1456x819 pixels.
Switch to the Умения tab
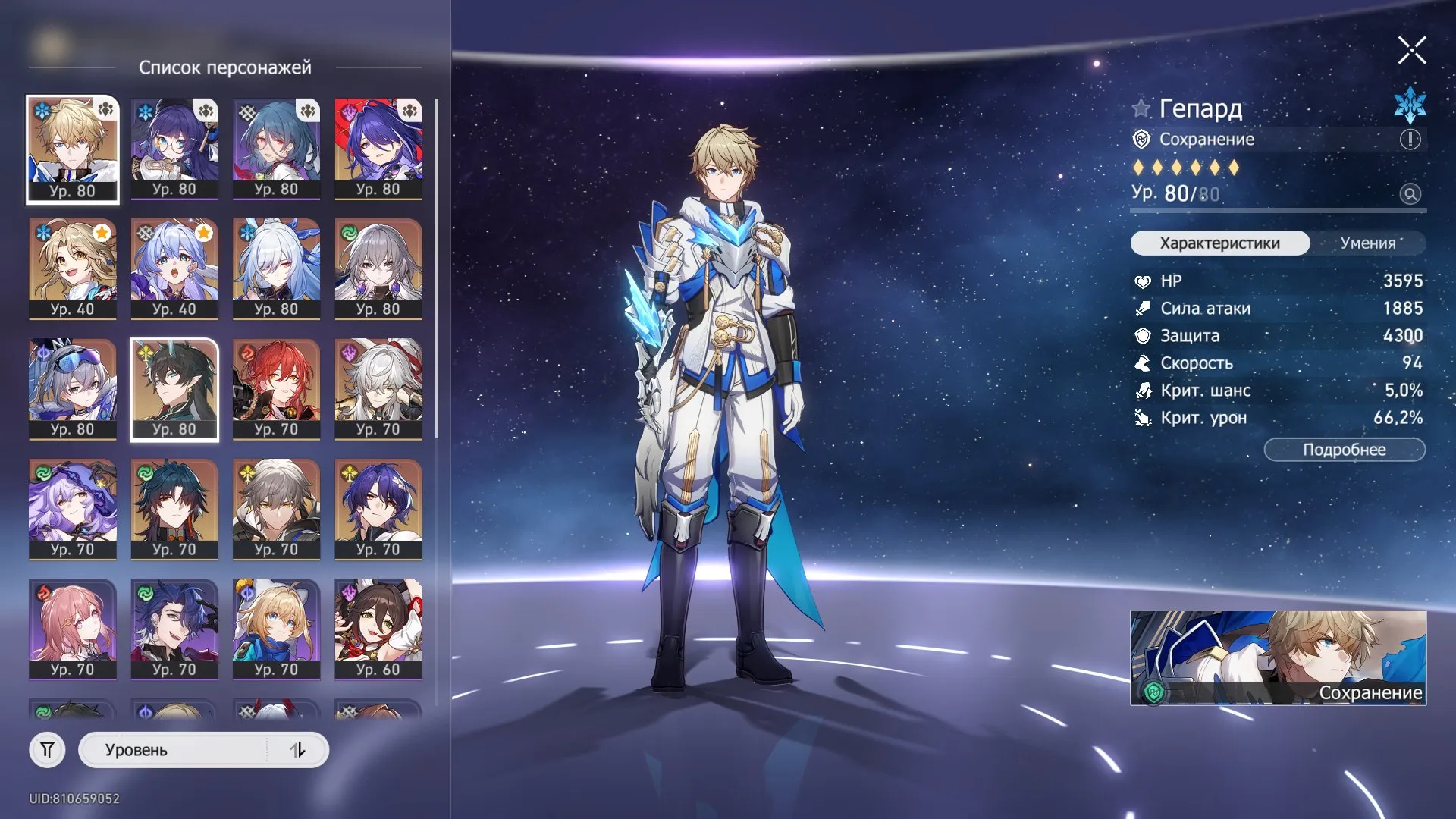[1370, 243]
